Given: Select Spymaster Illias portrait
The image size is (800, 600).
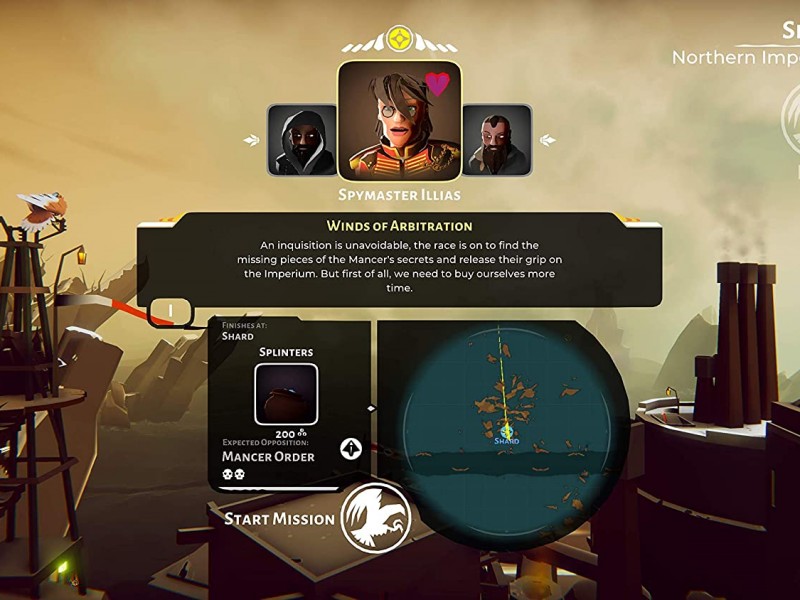Looking at the screenshot, I should (399, 121).
